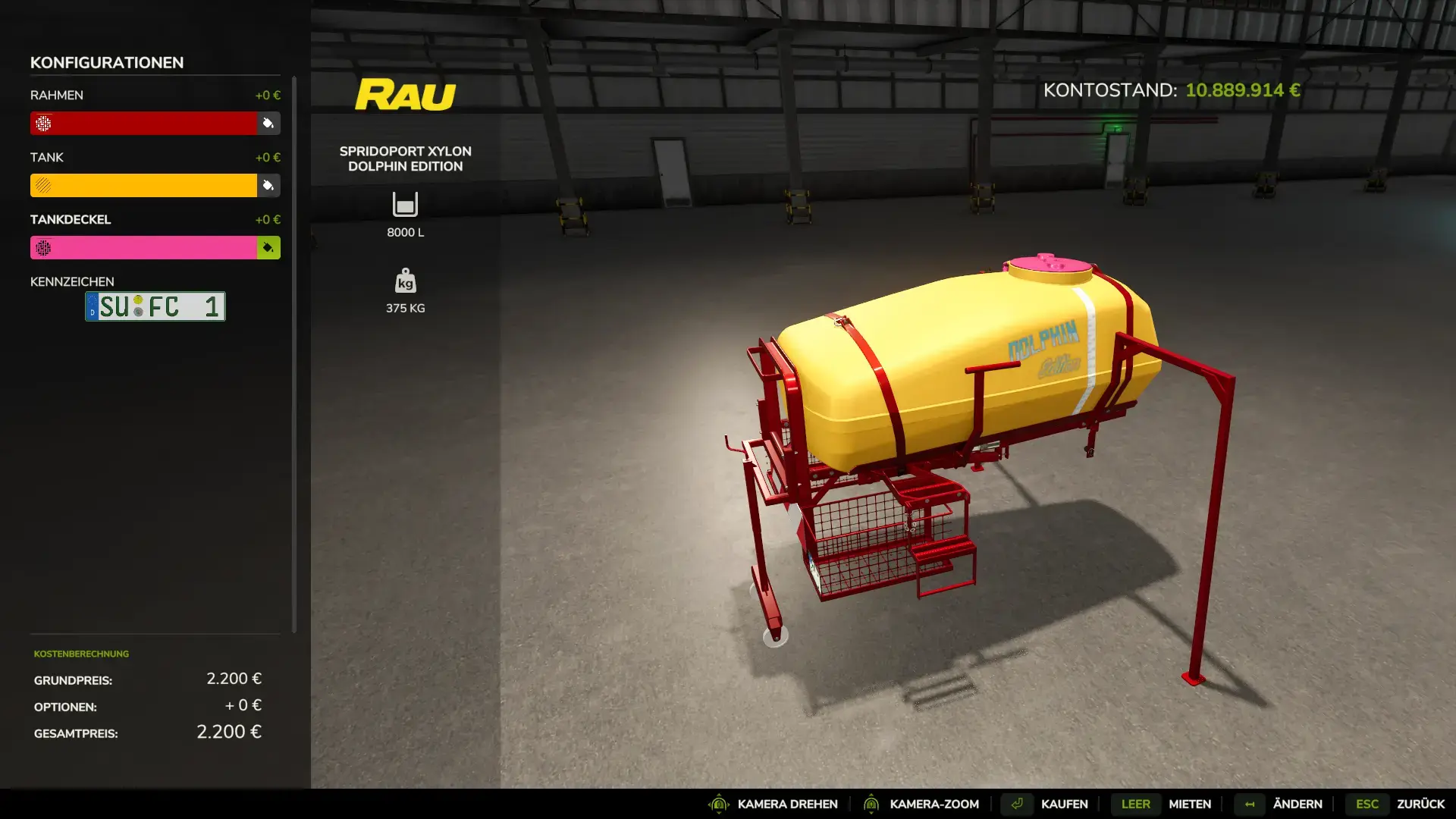Image resolution: width=1456 pixels, height=819 pixels.
Task: Select the red Rahmen color bar
Action: (x=144, y=123)
